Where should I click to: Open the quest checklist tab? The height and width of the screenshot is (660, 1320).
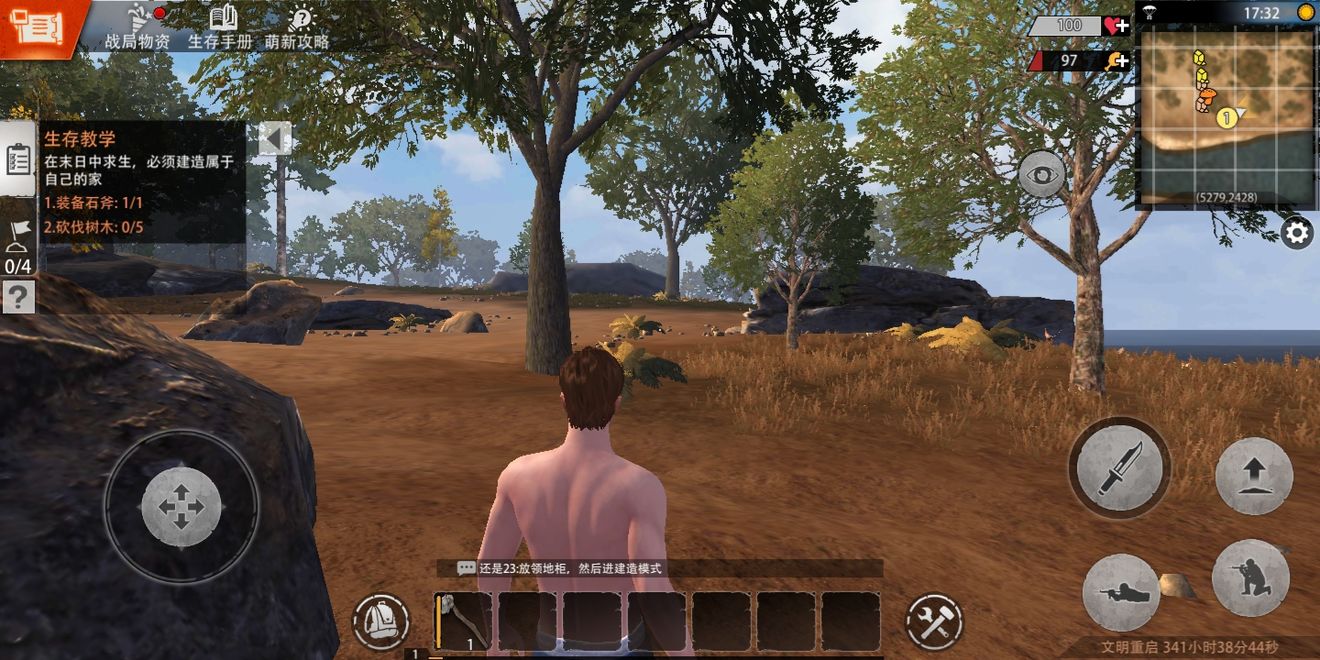[18, 160]
